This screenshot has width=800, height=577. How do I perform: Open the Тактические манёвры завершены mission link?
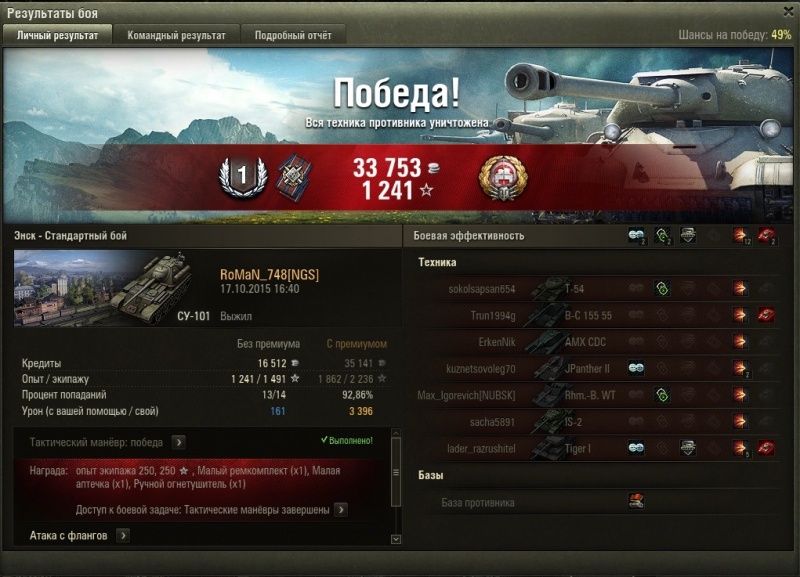pos(340,510)
